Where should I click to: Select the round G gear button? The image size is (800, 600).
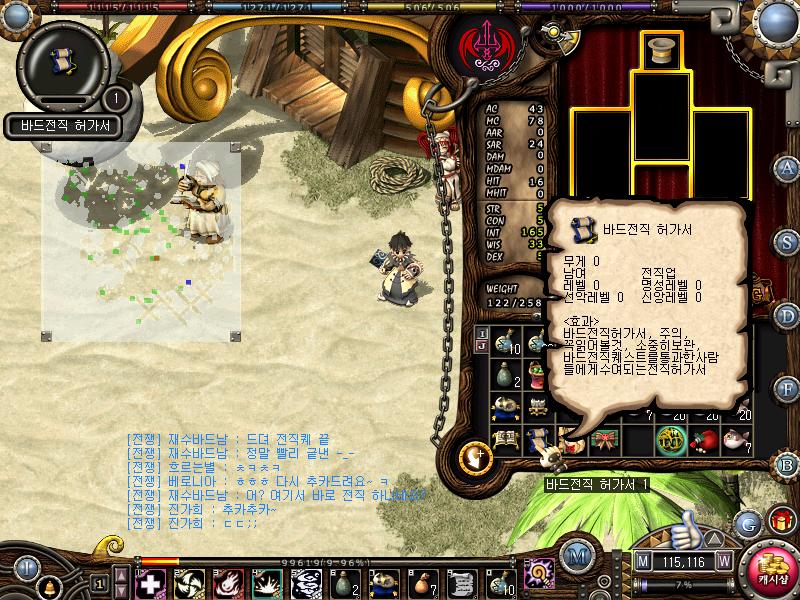(x=747, y=523)
